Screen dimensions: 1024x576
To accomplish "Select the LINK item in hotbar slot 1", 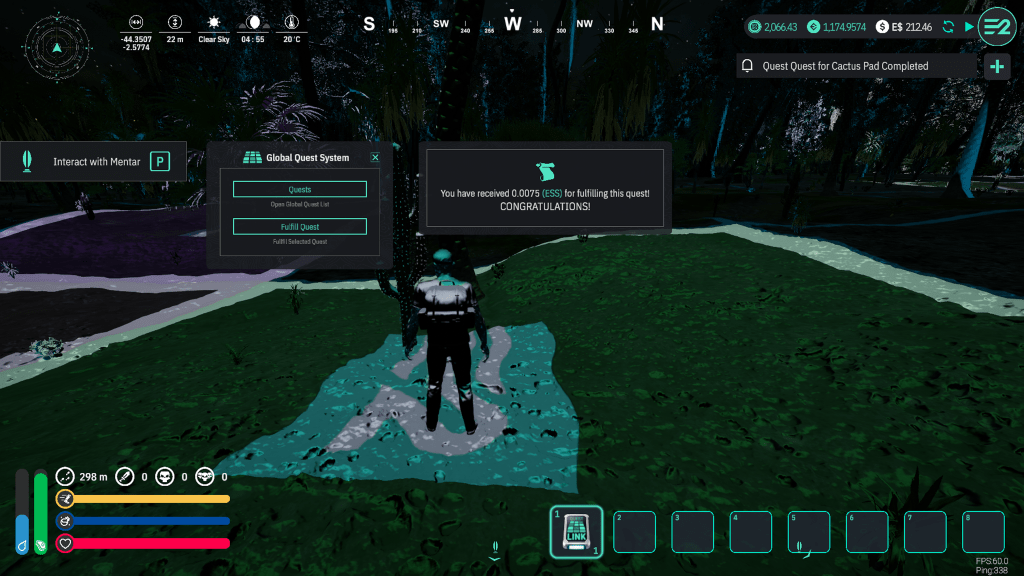I will (577, 532).
